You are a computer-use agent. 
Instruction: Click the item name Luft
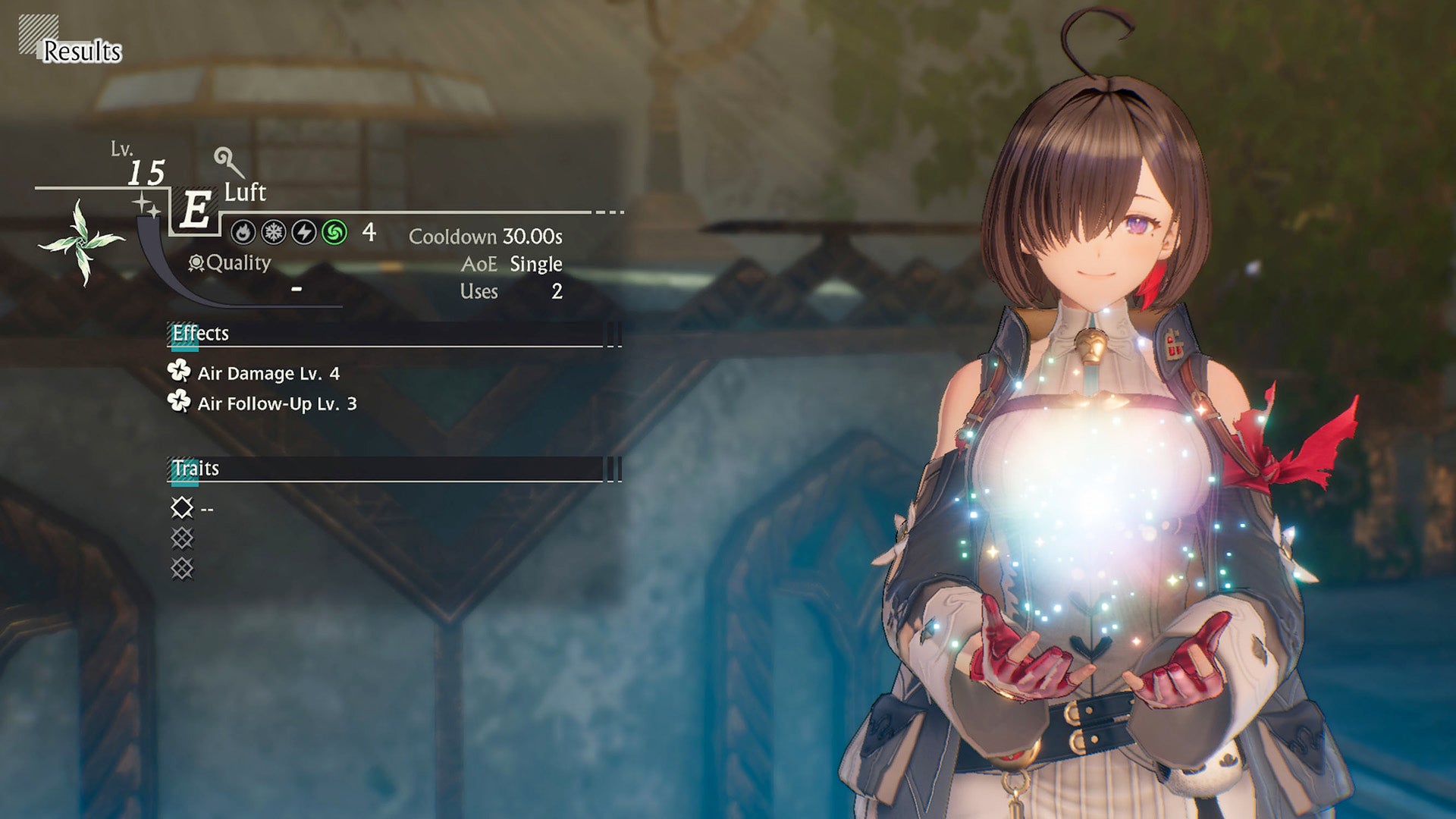246,192
